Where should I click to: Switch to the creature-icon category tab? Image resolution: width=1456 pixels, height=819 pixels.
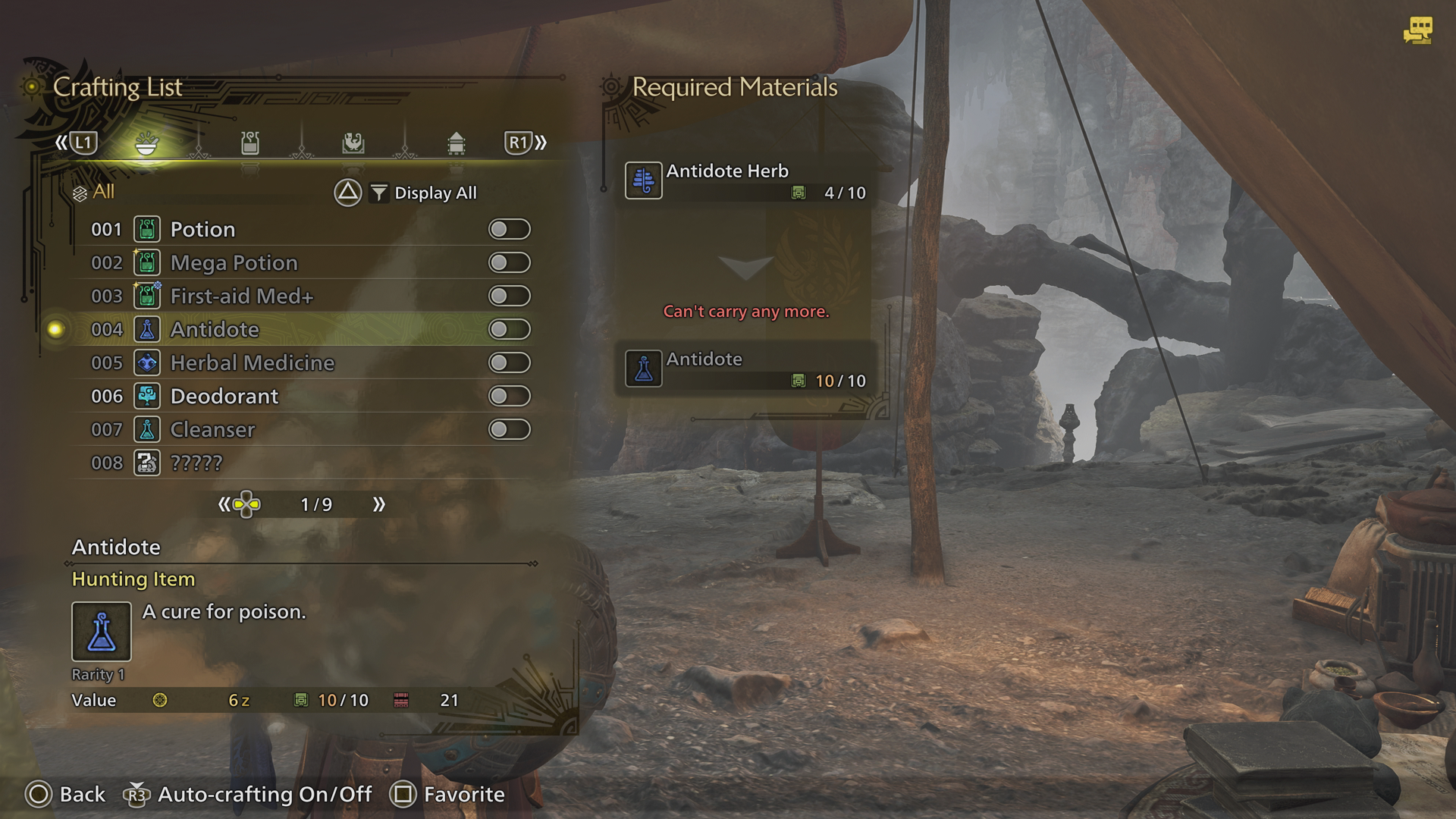tap(353, 143)
